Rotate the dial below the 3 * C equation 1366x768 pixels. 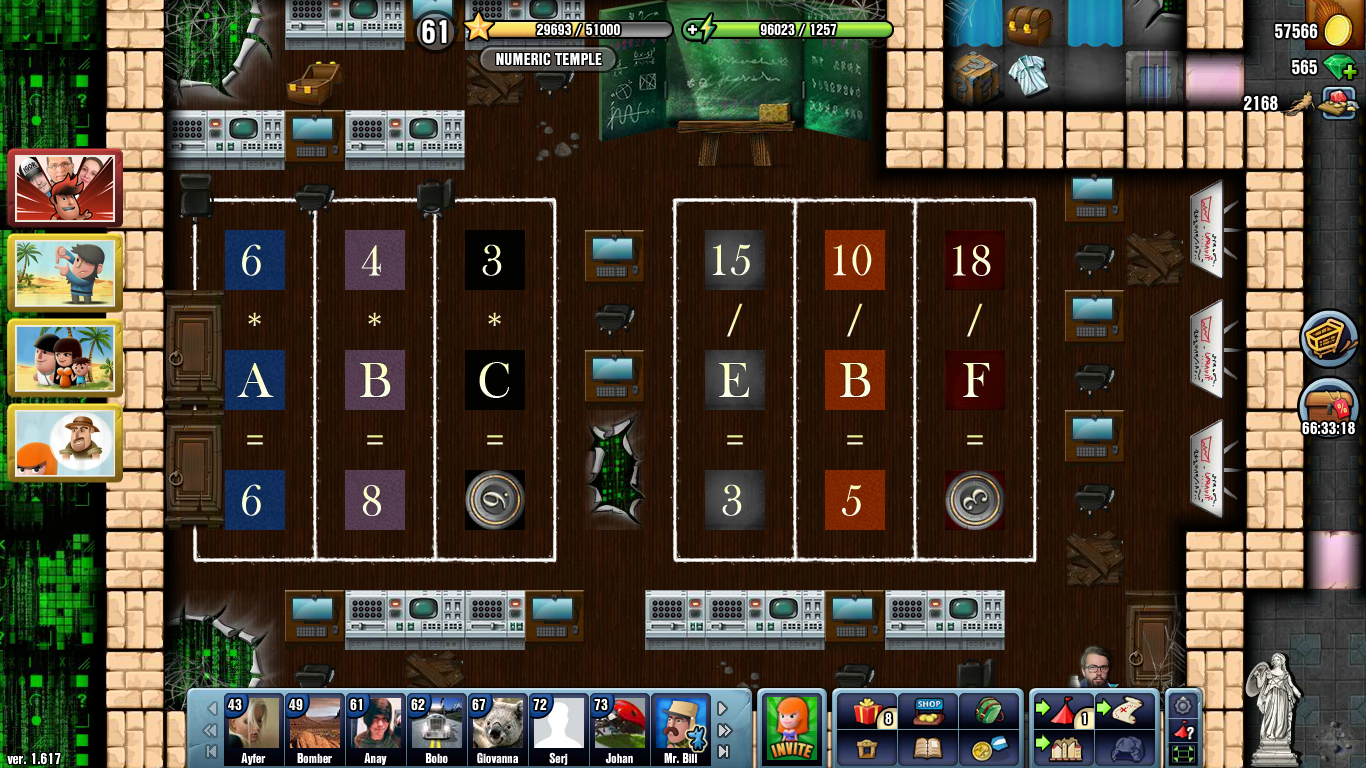tap(494, 499)
